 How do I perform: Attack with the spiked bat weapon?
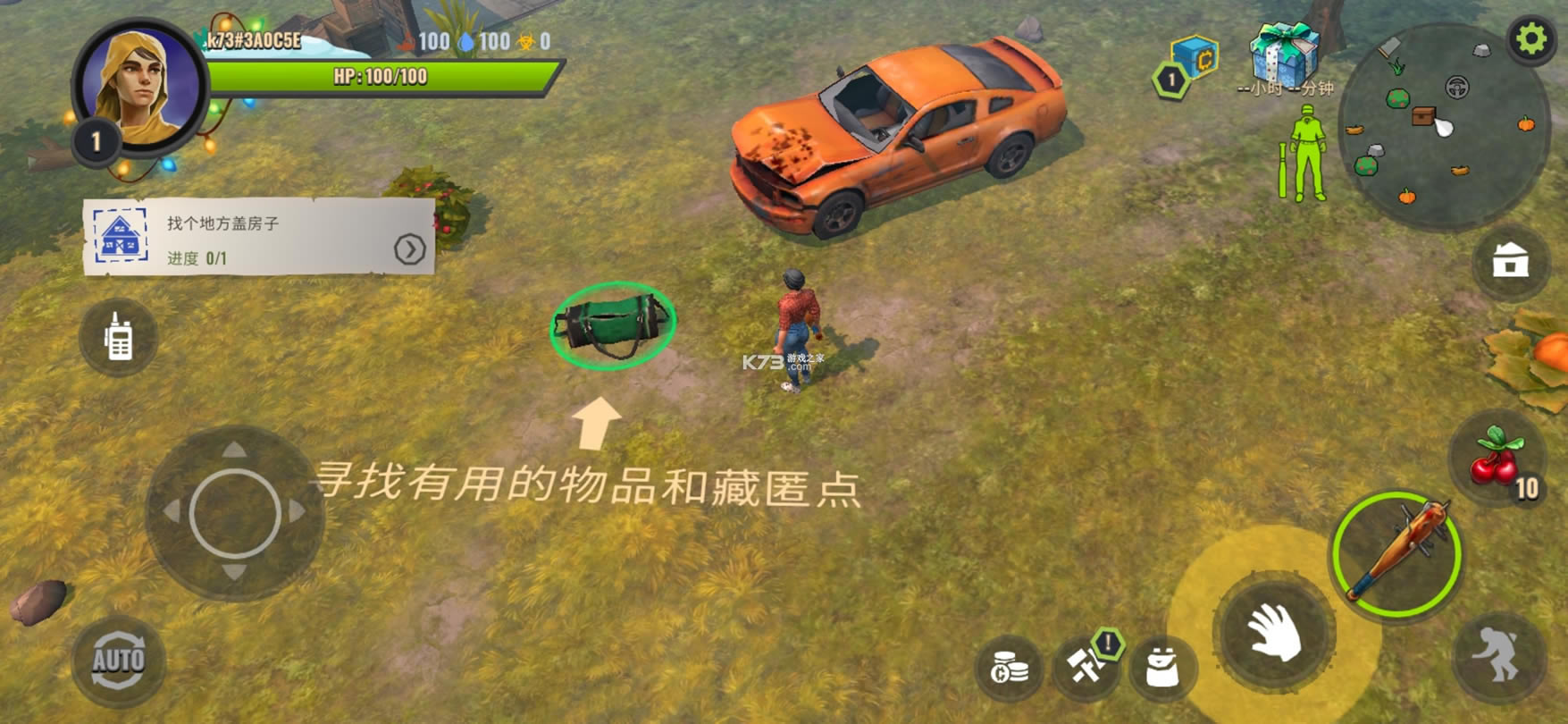pos(1396,554)
